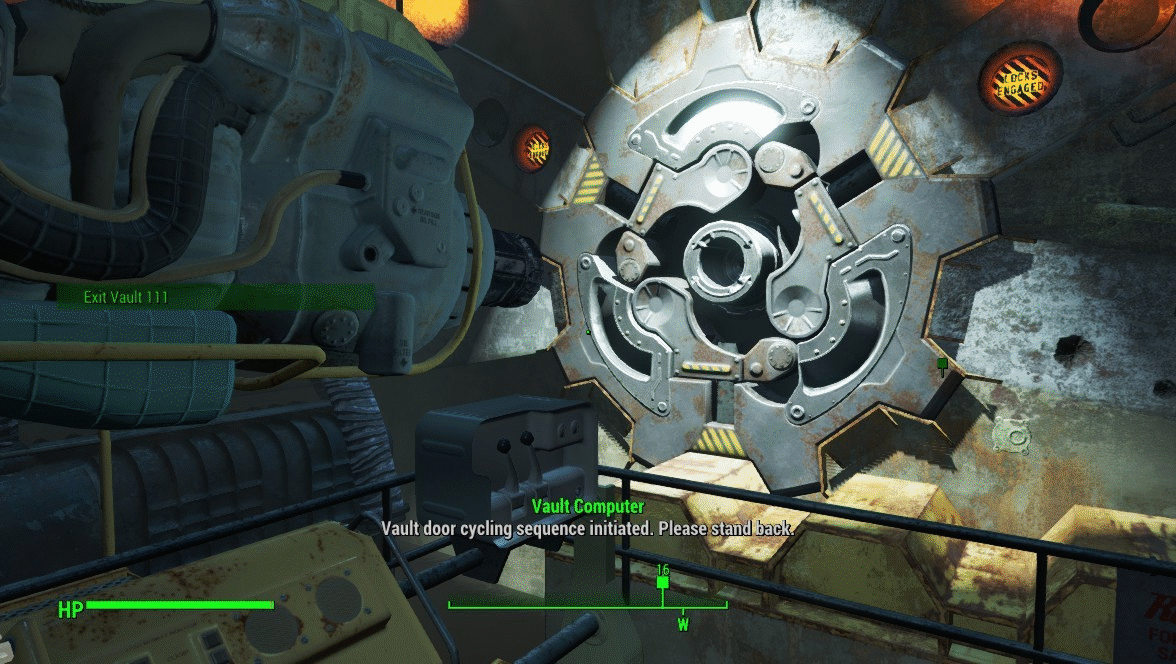Select the Exit Vault 111 objective tracker
Viewport: 1176px width, 664px height.
tap(112, 297)
